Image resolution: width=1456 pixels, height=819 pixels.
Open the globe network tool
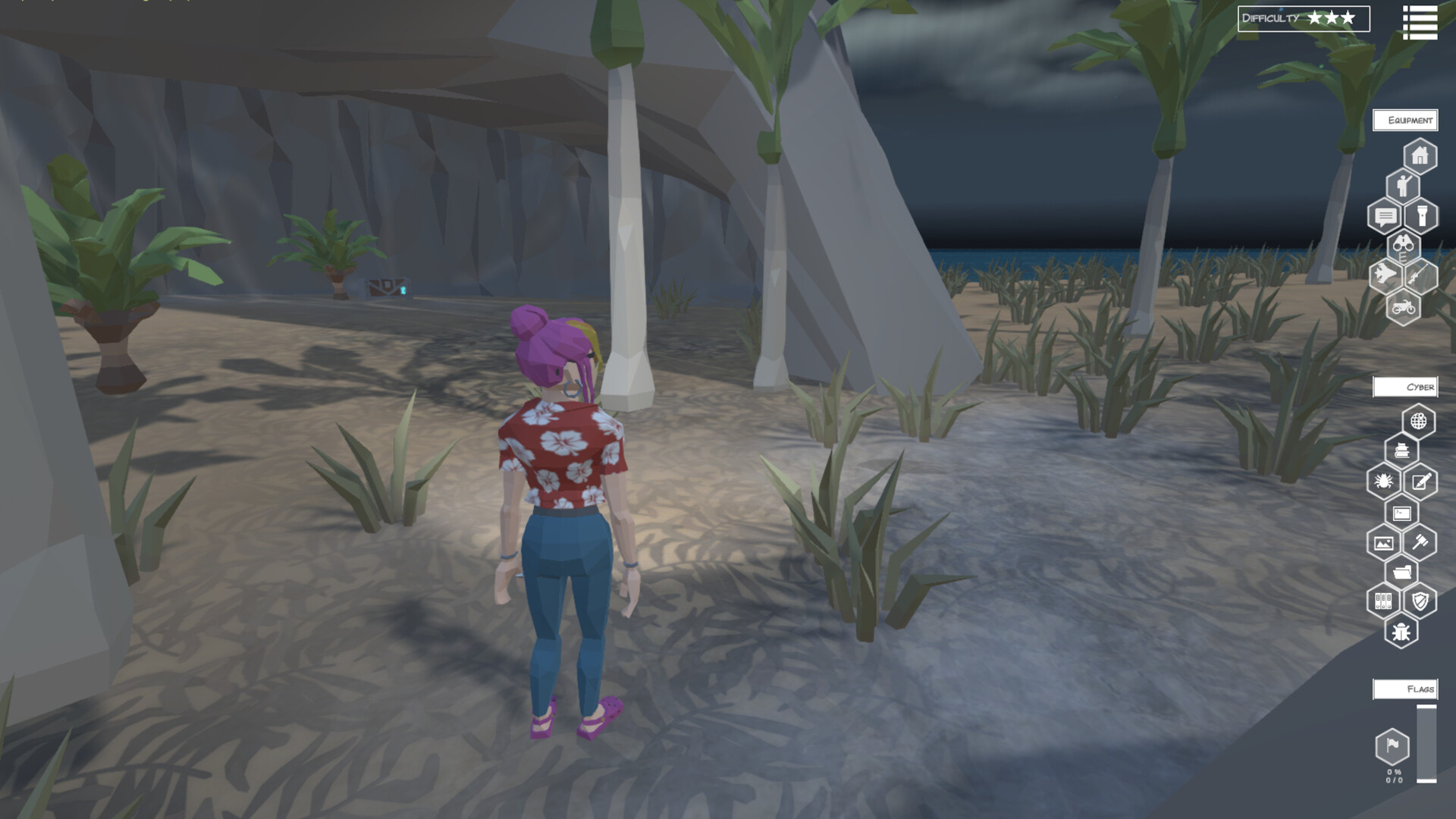pyautogui.click(x=1418, y=421)
